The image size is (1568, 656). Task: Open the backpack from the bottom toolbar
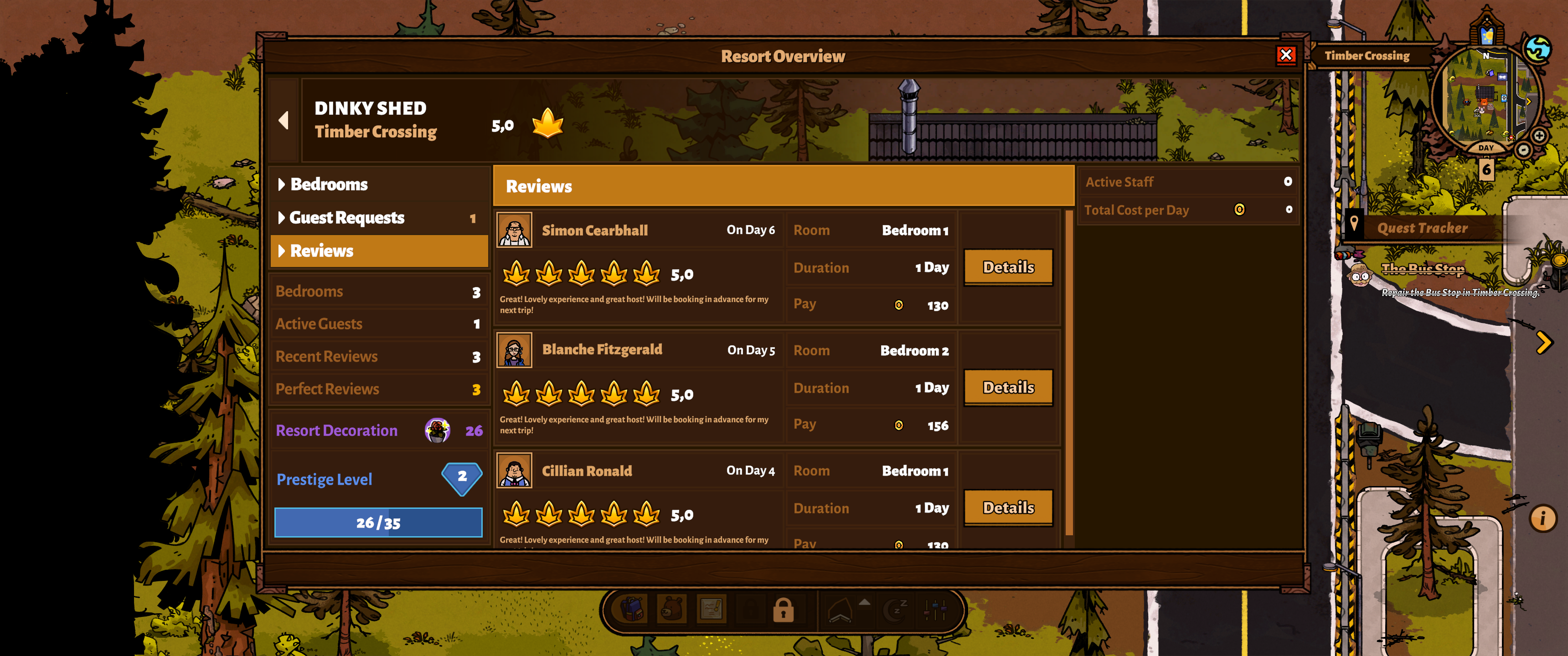(x=633, y=609)
